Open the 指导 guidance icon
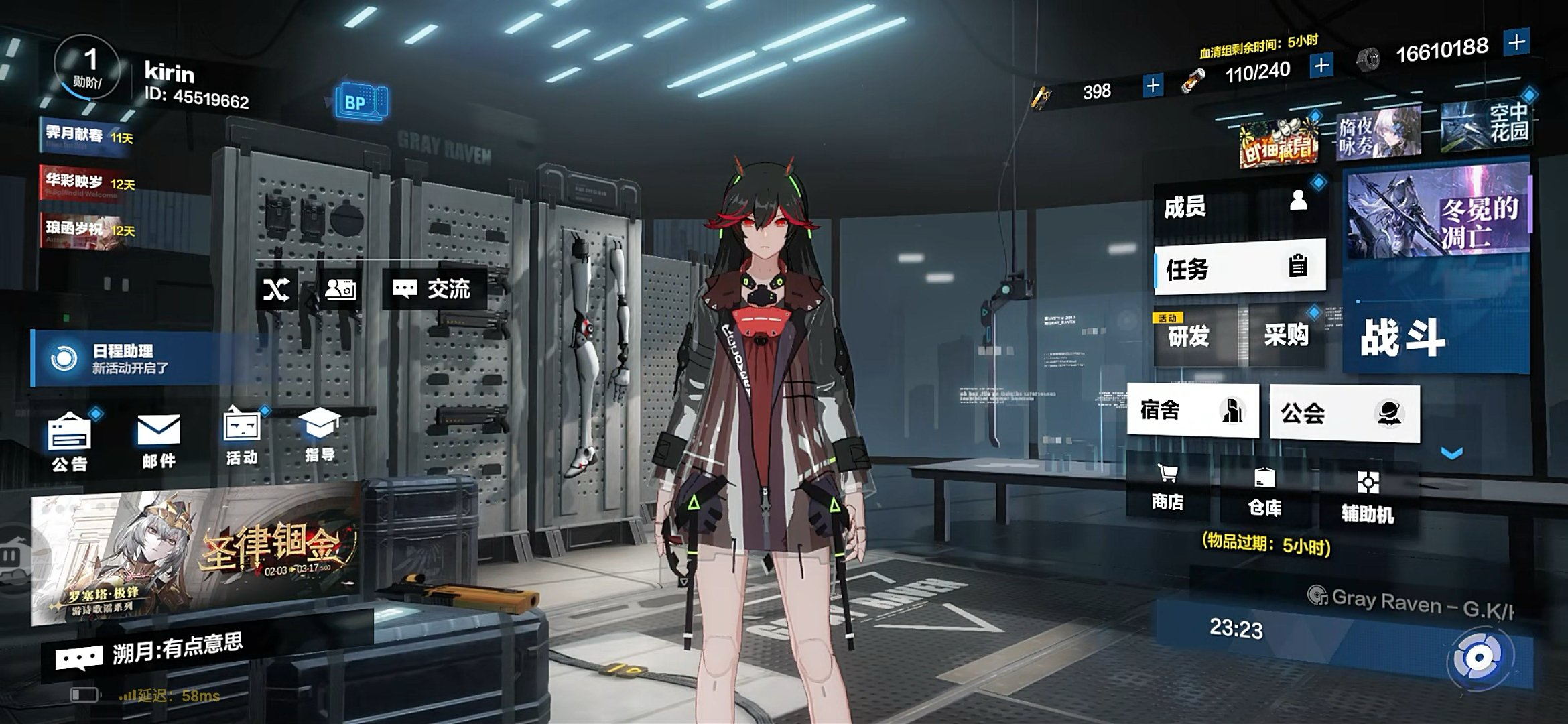Screen dimensions: 1568x724 pyautogui.click(x=320, y=434)
